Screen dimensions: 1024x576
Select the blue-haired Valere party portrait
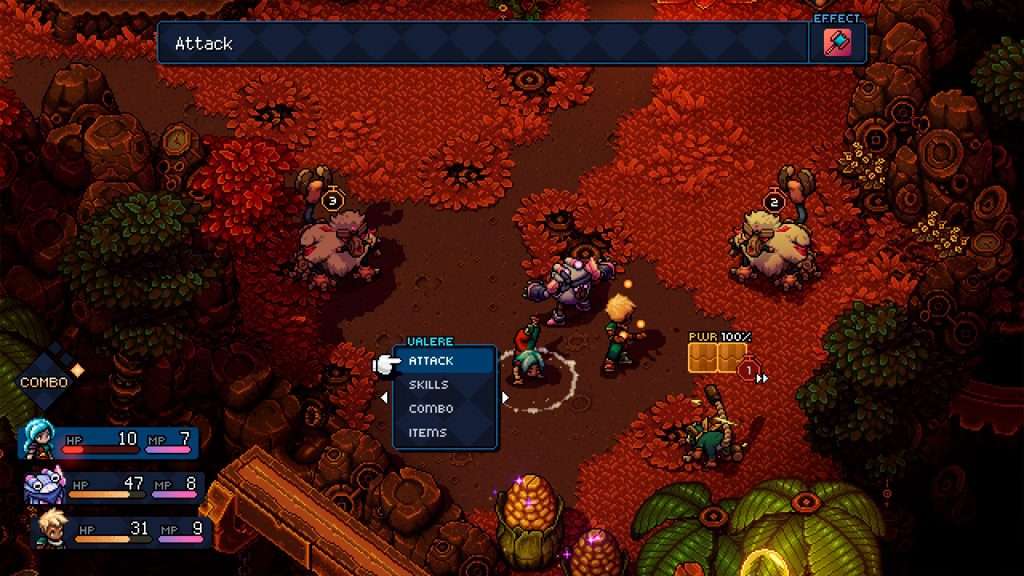pos(41,439)
